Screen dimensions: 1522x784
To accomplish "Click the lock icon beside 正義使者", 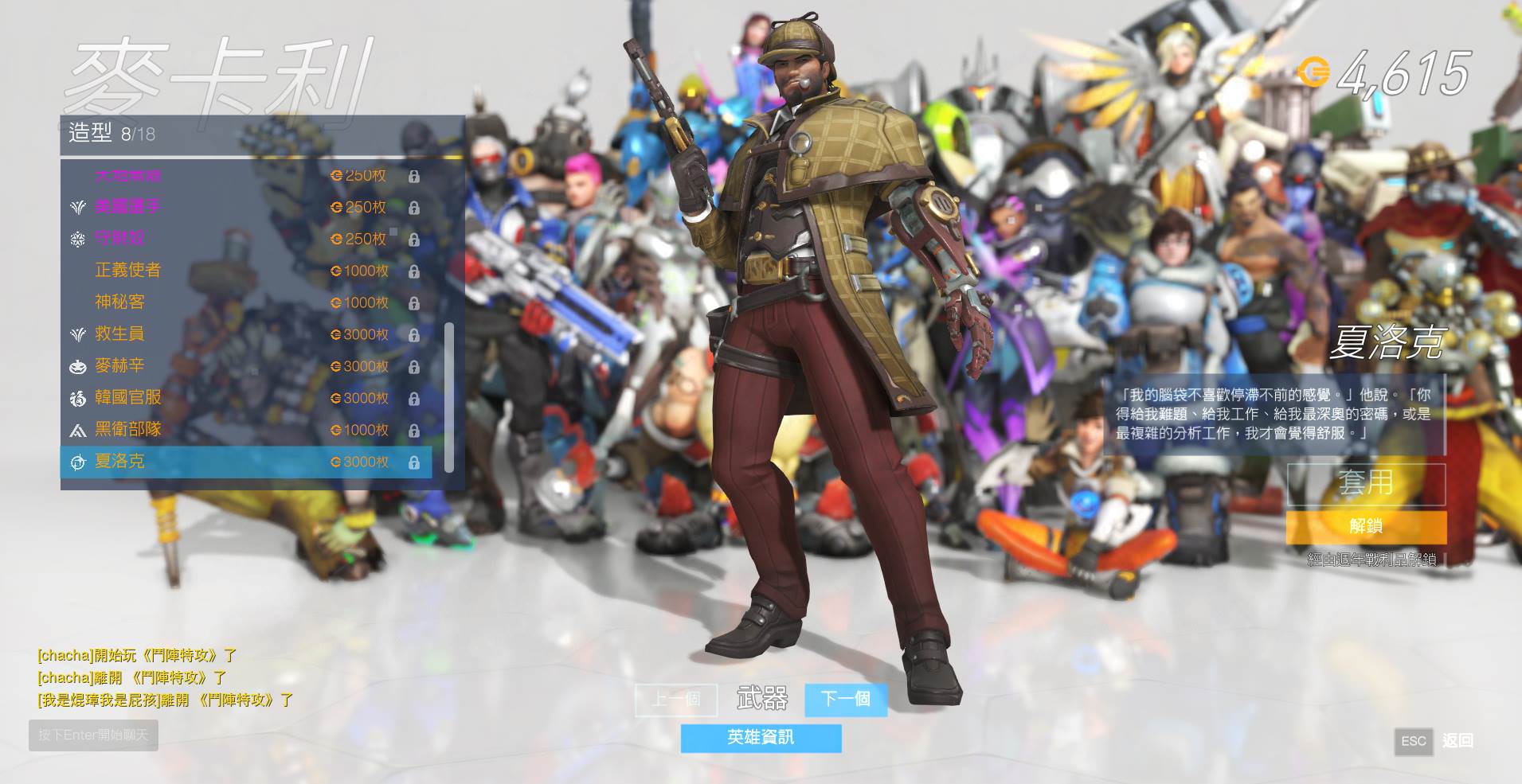I will tap(414, 271).
